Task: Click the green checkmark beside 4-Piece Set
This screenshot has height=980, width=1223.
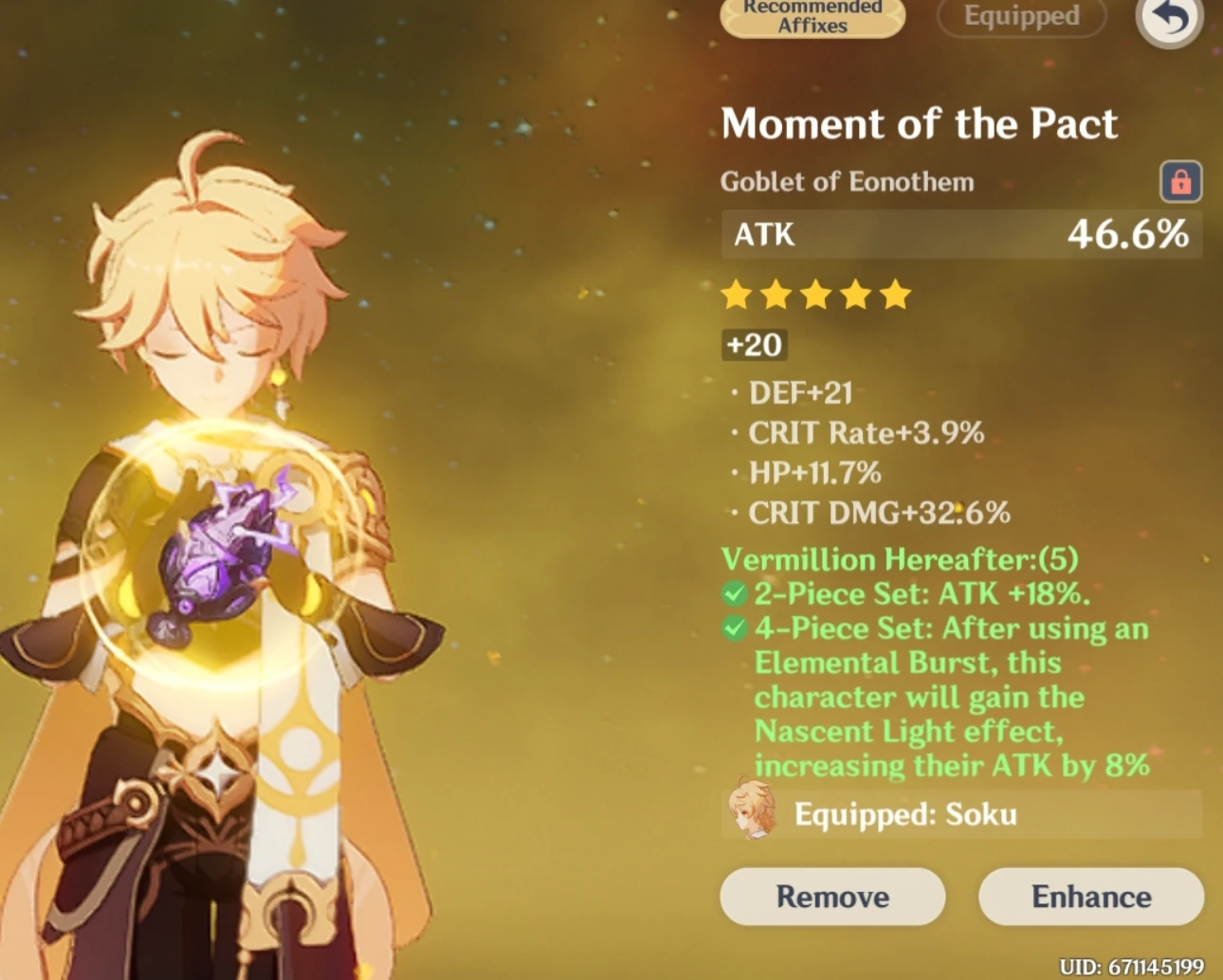Action: click(734, 628)
